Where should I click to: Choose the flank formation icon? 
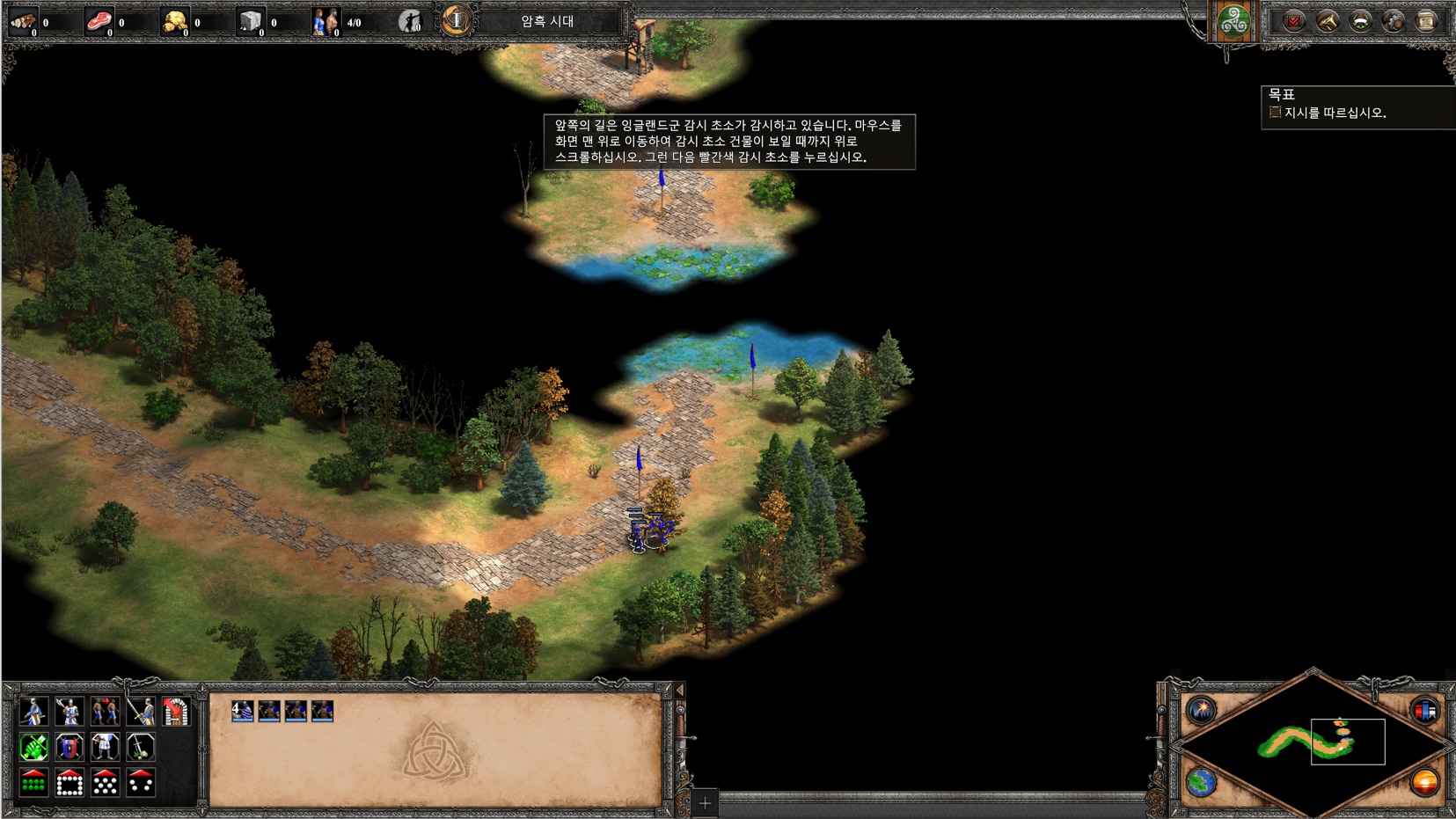(141, 782)
